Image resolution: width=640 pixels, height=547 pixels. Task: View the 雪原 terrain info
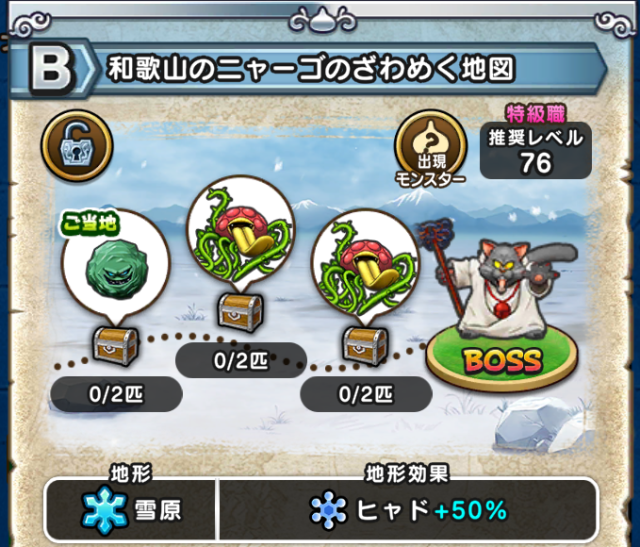(130, 510)
